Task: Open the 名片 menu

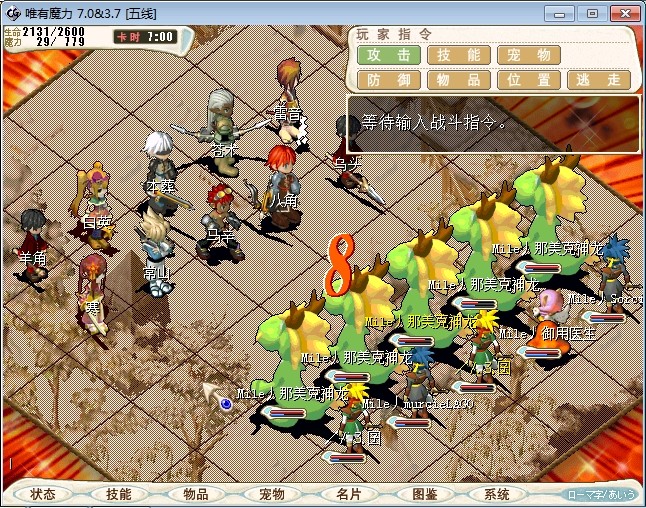Action: [348, 494]
